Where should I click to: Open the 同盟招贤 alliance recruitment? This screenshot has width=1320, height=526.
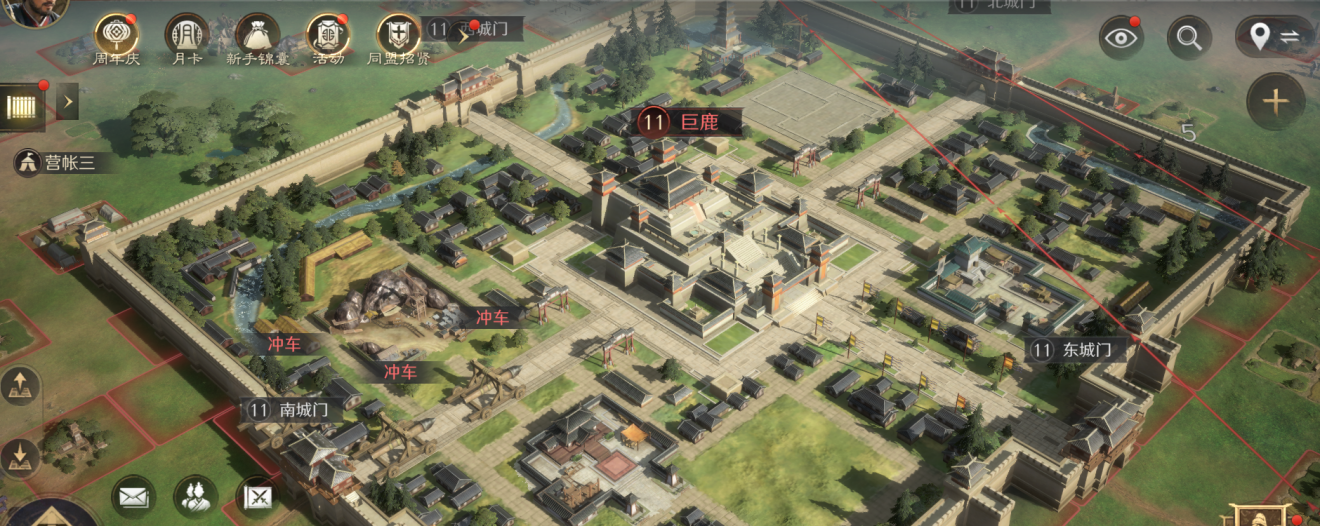point(398,35)
